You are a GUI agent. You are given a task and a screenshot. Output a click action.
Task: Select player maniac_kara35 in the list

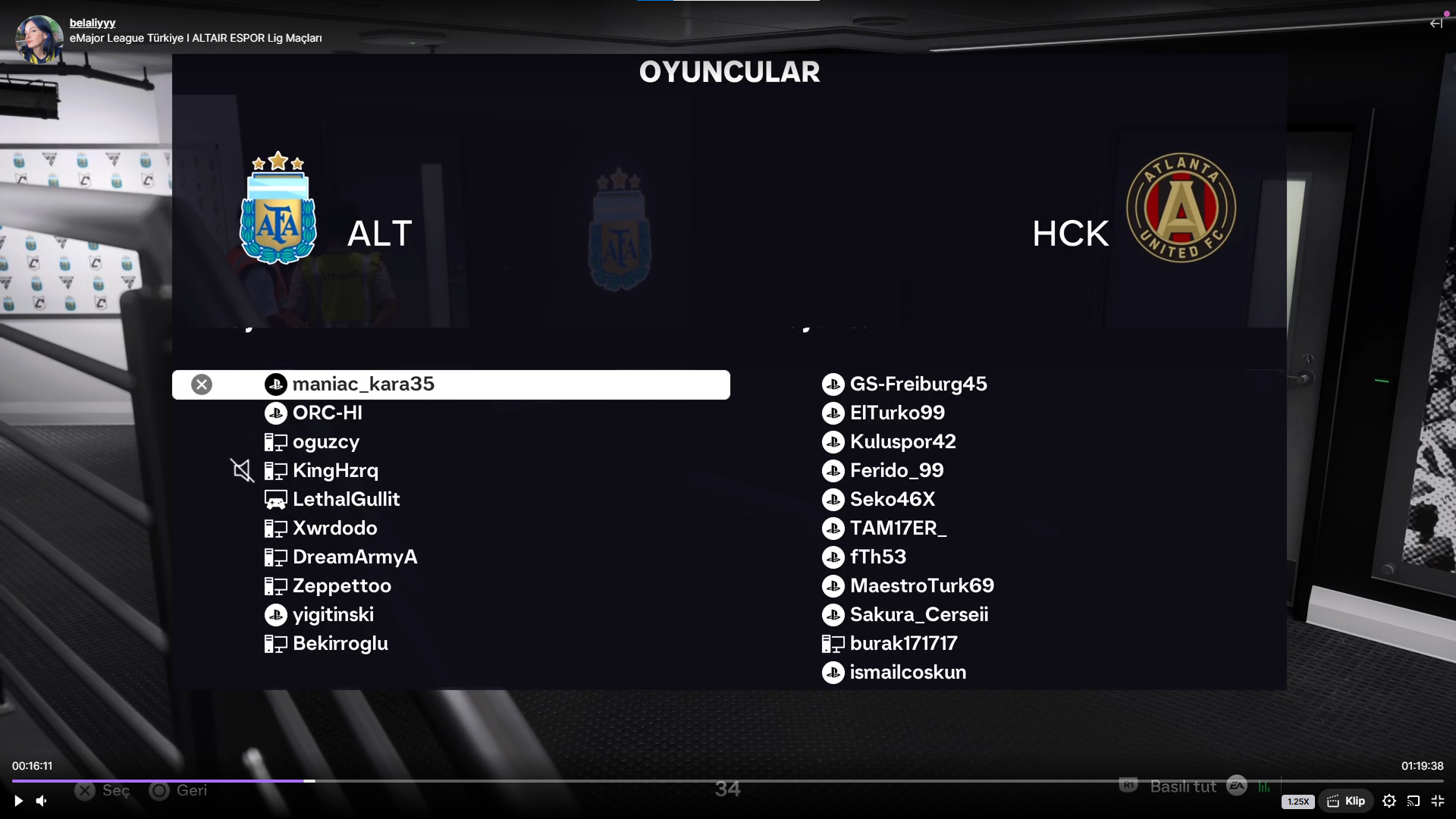363,384
